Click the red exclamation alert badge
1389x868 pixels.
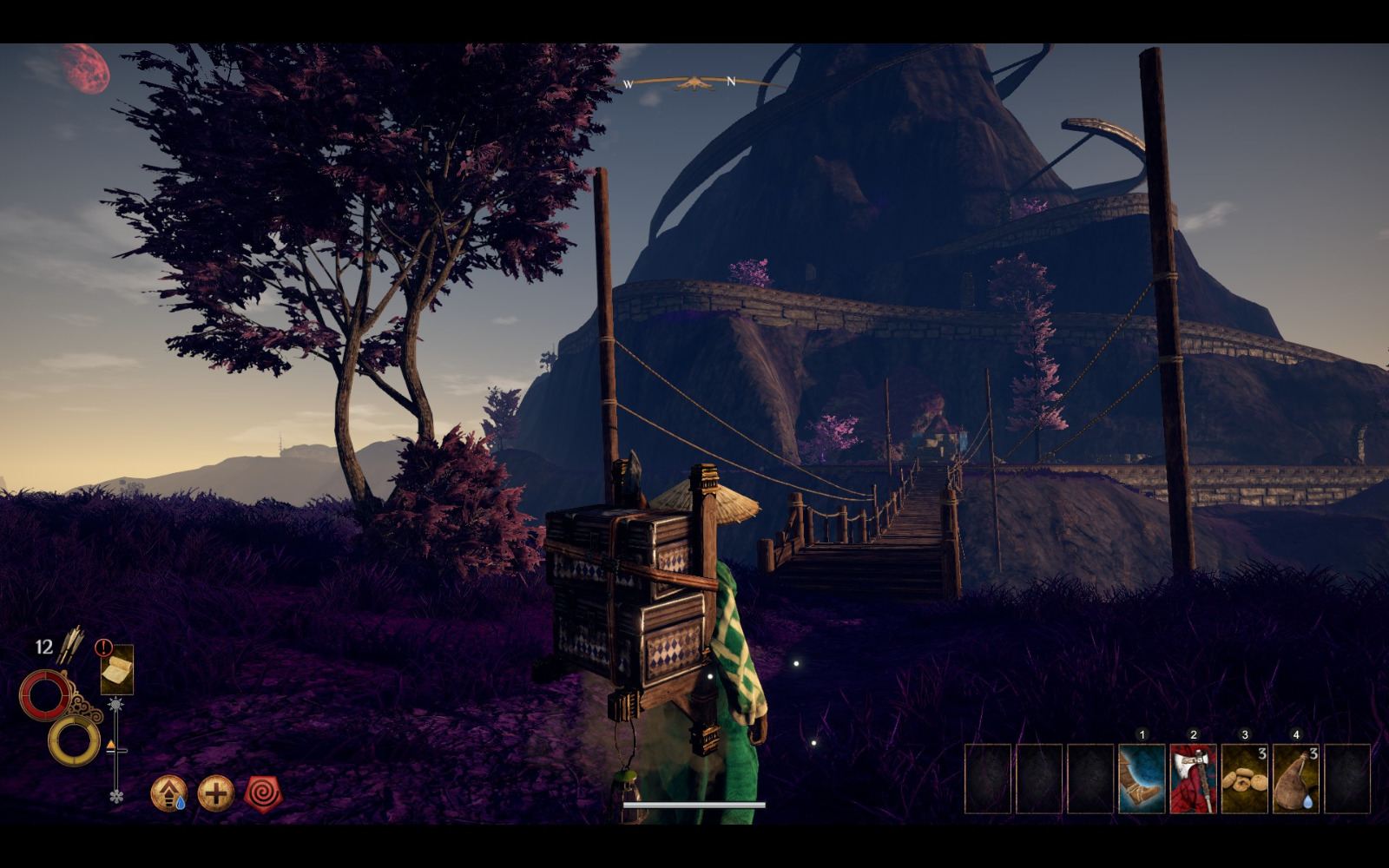coord(102,647)
